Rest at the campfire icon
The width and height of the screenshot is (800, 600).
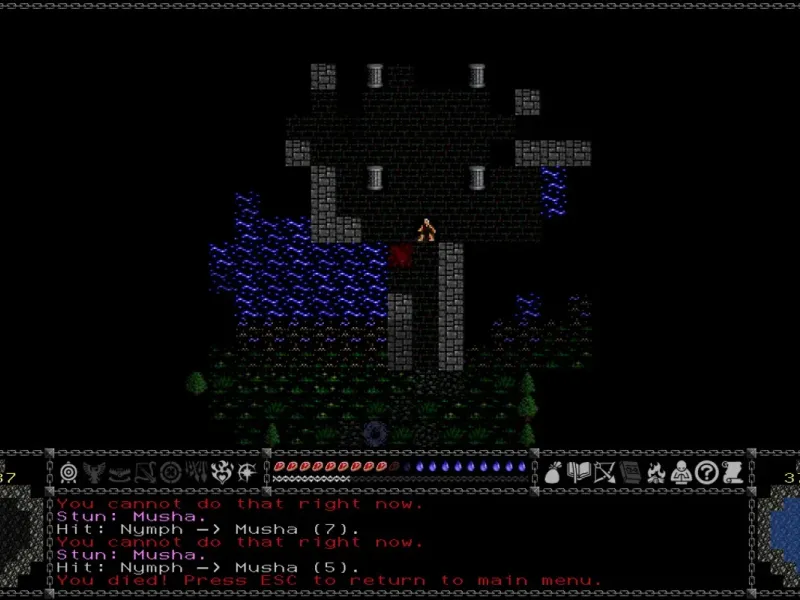click(656, 472)
